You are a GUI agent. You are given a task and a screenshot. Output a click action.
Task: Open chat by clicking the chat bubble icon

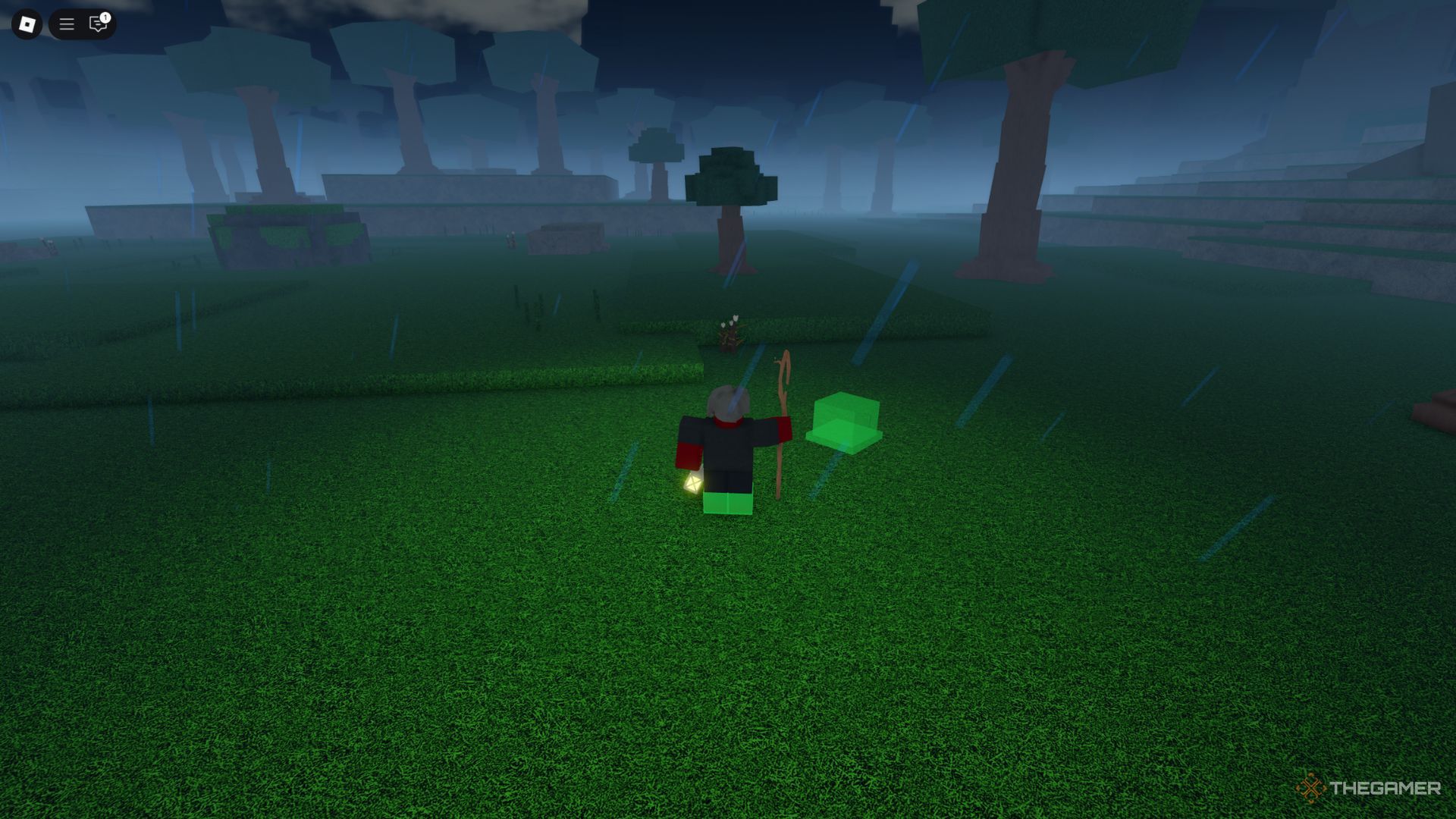97,26
